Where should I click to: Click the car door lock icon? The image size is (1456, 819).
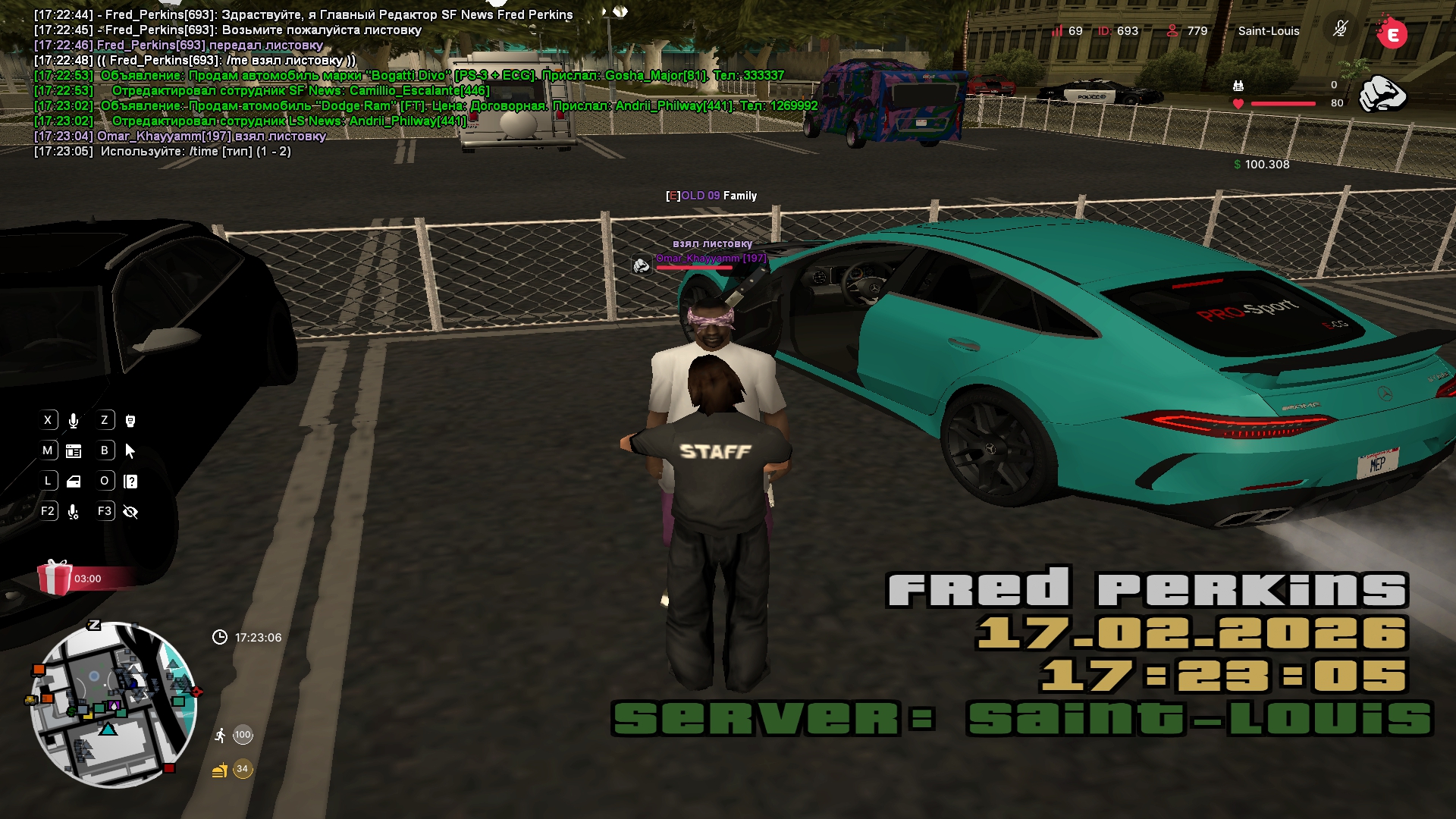pos(74,482)
